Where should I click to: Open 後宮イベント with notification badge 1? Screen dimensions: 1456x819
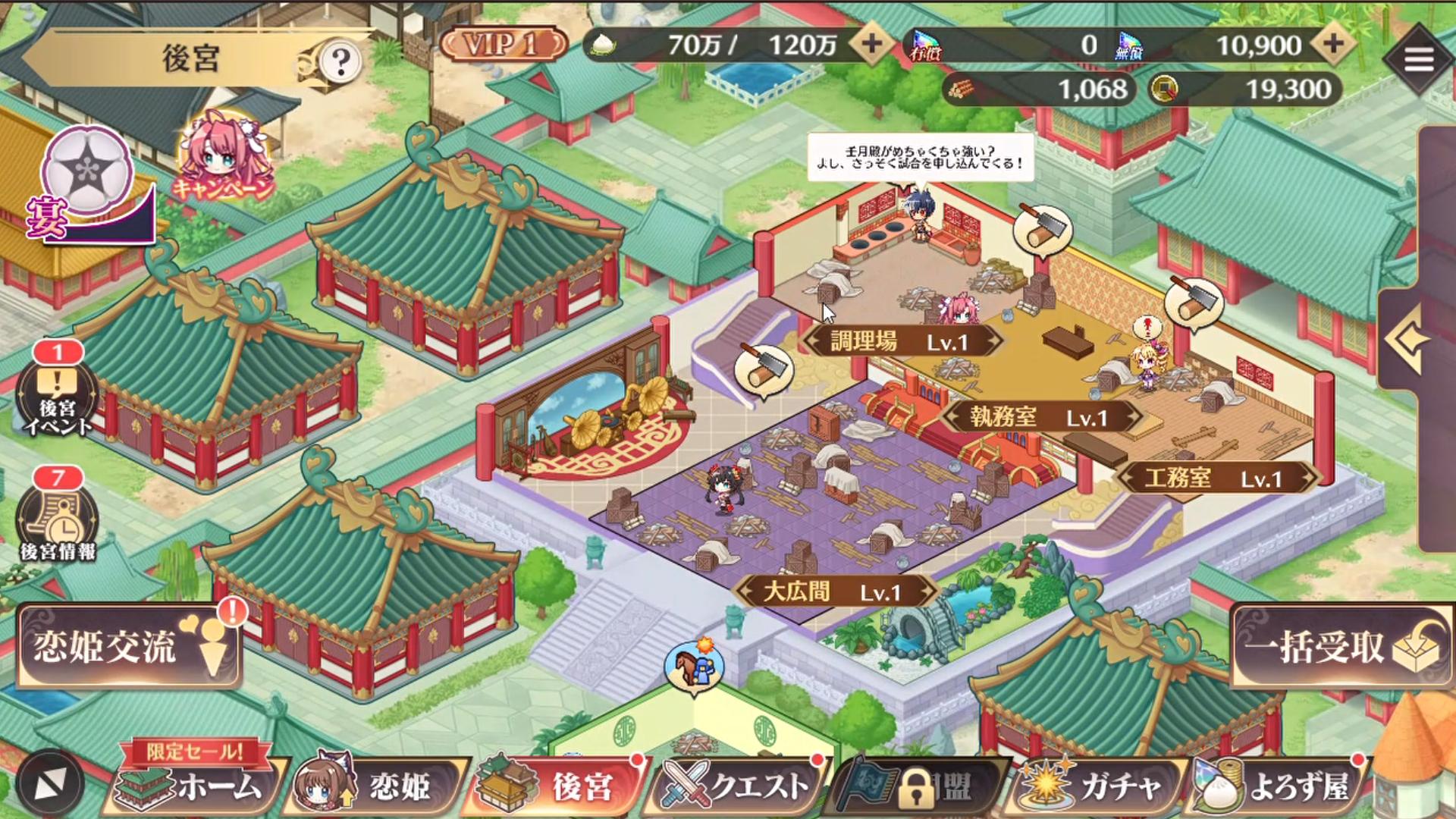(x=57, y=394)
